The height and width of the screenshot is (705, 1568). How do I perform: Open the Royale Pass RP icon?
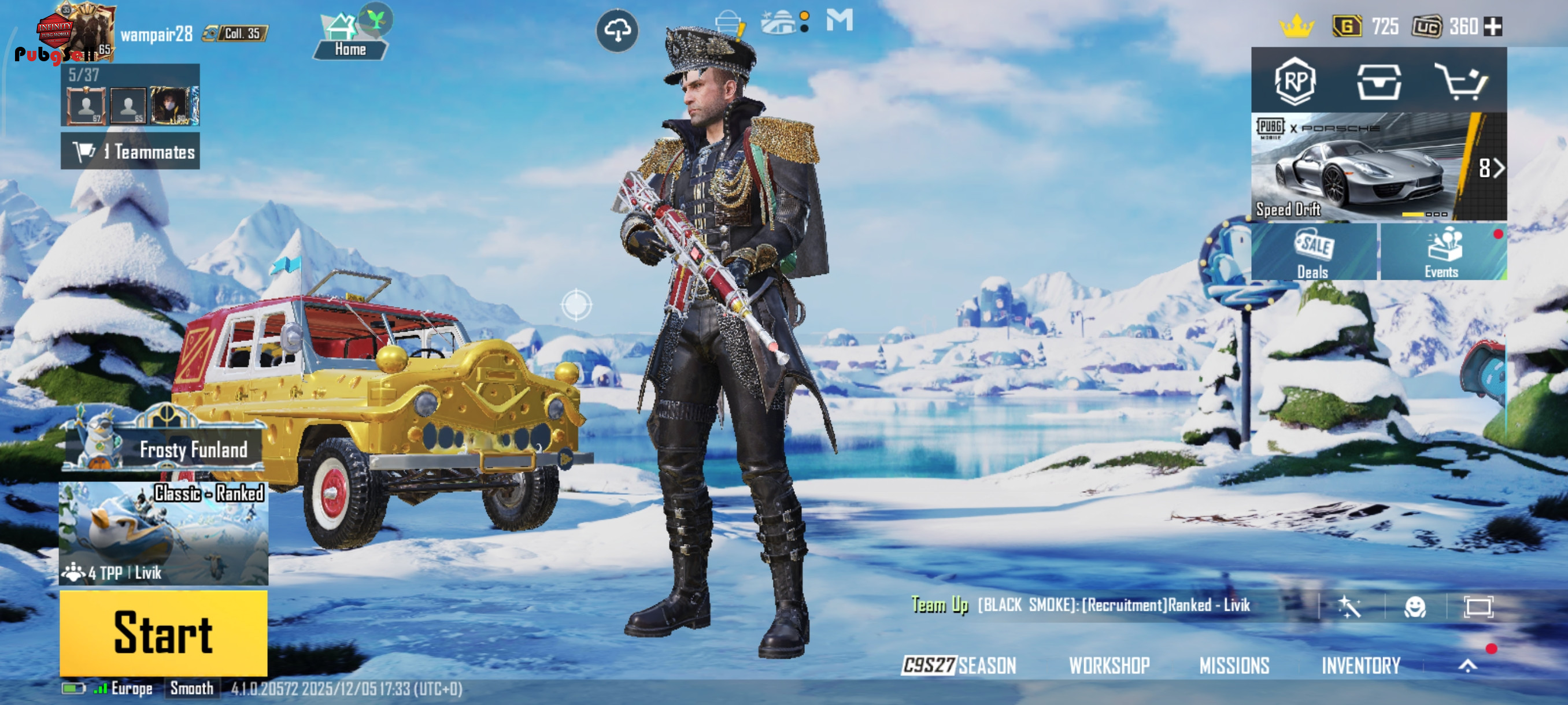coord(1295,81)
